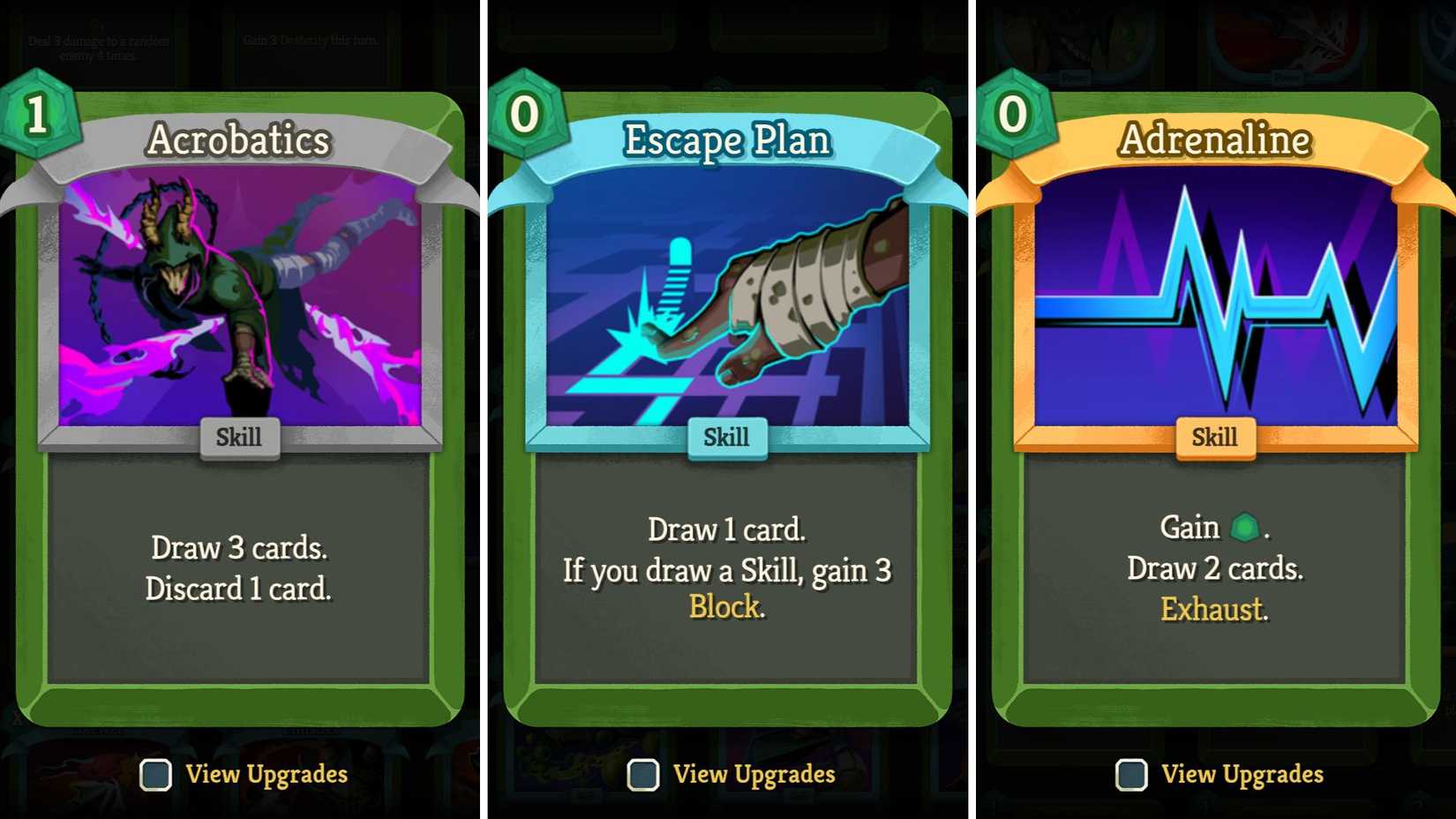Expand the Skill type banner on Escape Plan
1456x819 pixels.
pyautogui.click(x=727, y=436)
